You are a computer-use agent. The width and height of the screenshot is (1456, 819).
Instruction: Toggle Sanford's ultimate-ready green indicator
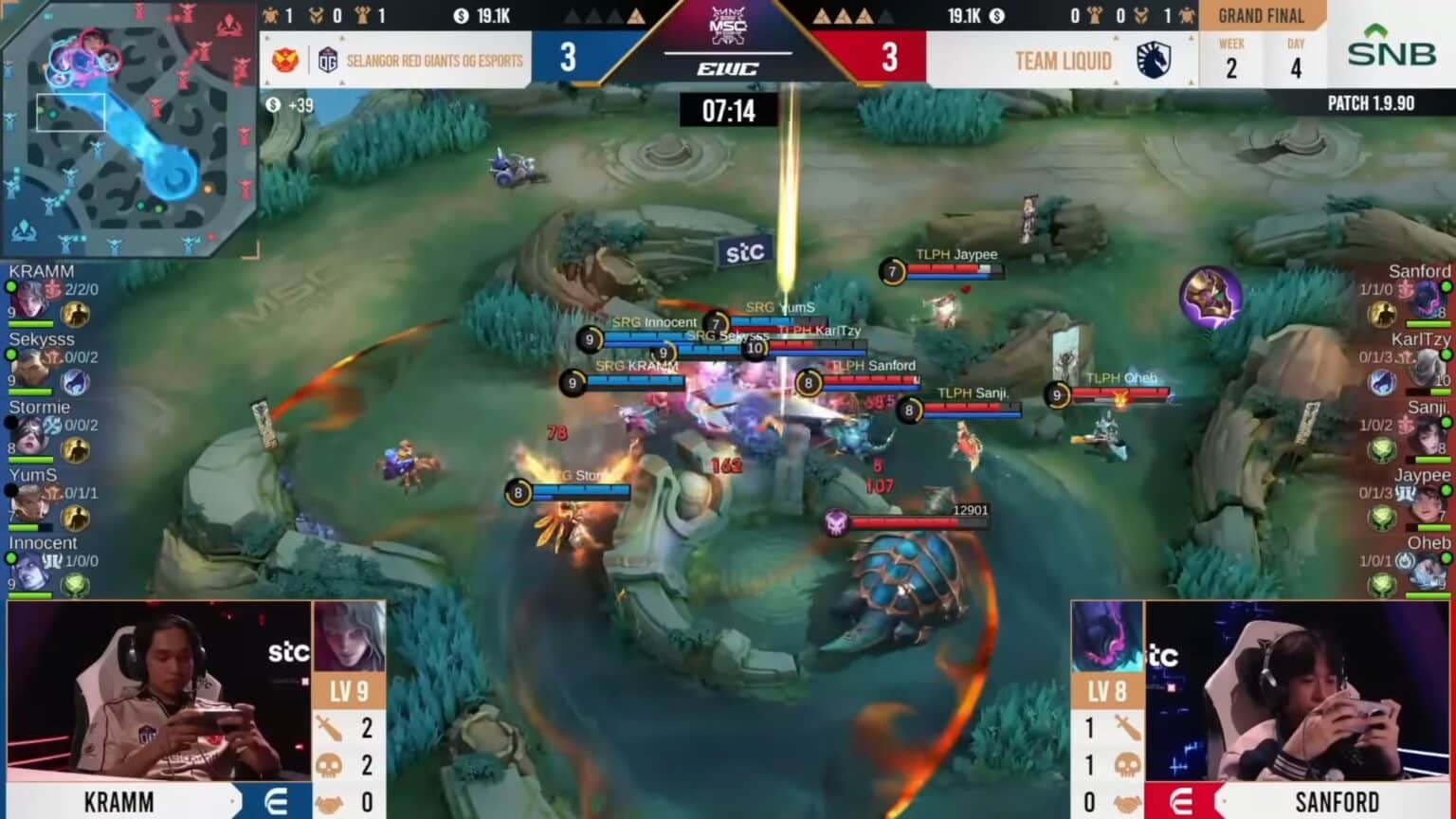(x=1445, y=285)
